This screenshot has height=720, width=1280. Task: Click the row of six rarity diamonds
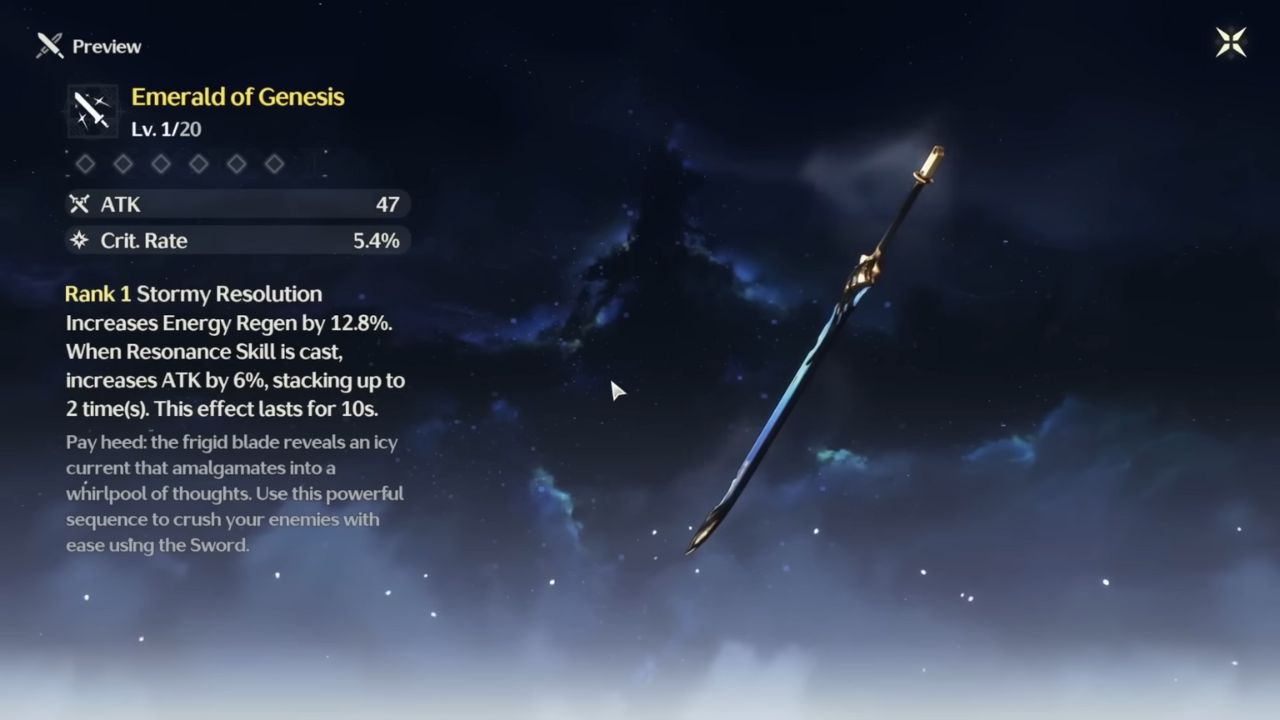[180, 164]
